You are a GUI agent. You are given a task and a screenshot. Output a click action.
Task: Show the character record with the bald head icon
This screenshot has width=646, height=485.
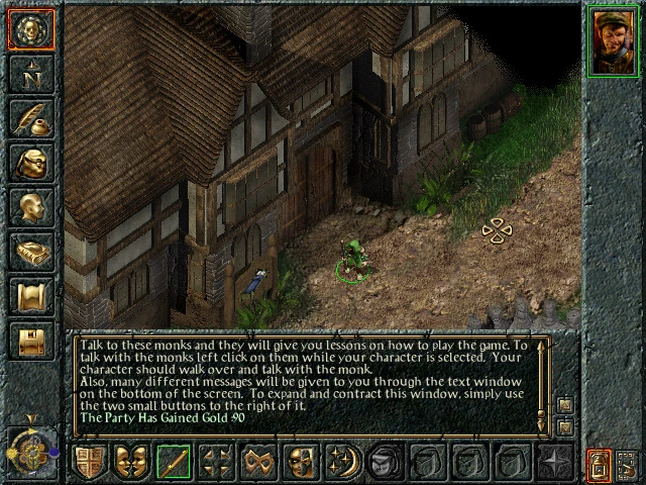pyautogui.click(x=30, y=207)
